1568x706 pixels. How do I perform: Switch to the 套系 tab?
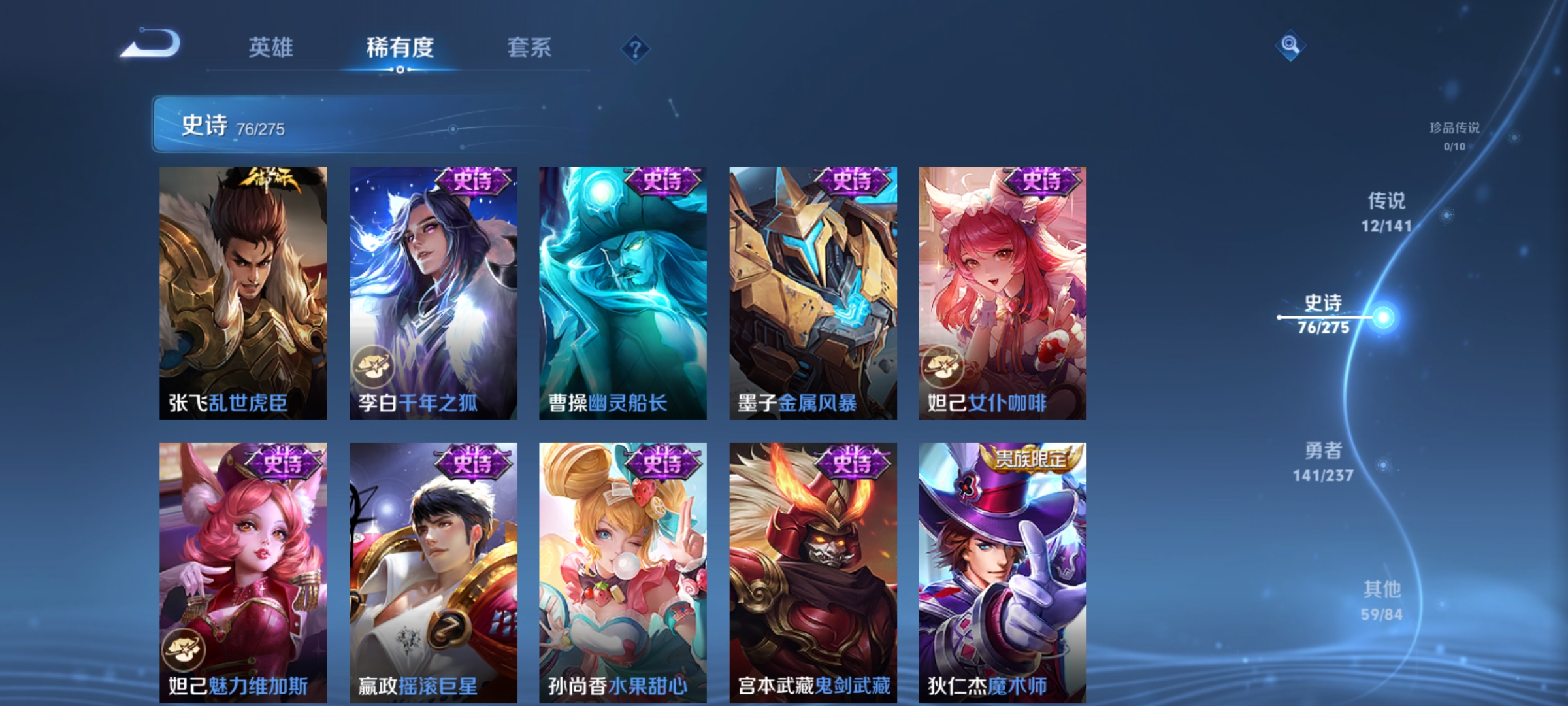tap(529, 47)
